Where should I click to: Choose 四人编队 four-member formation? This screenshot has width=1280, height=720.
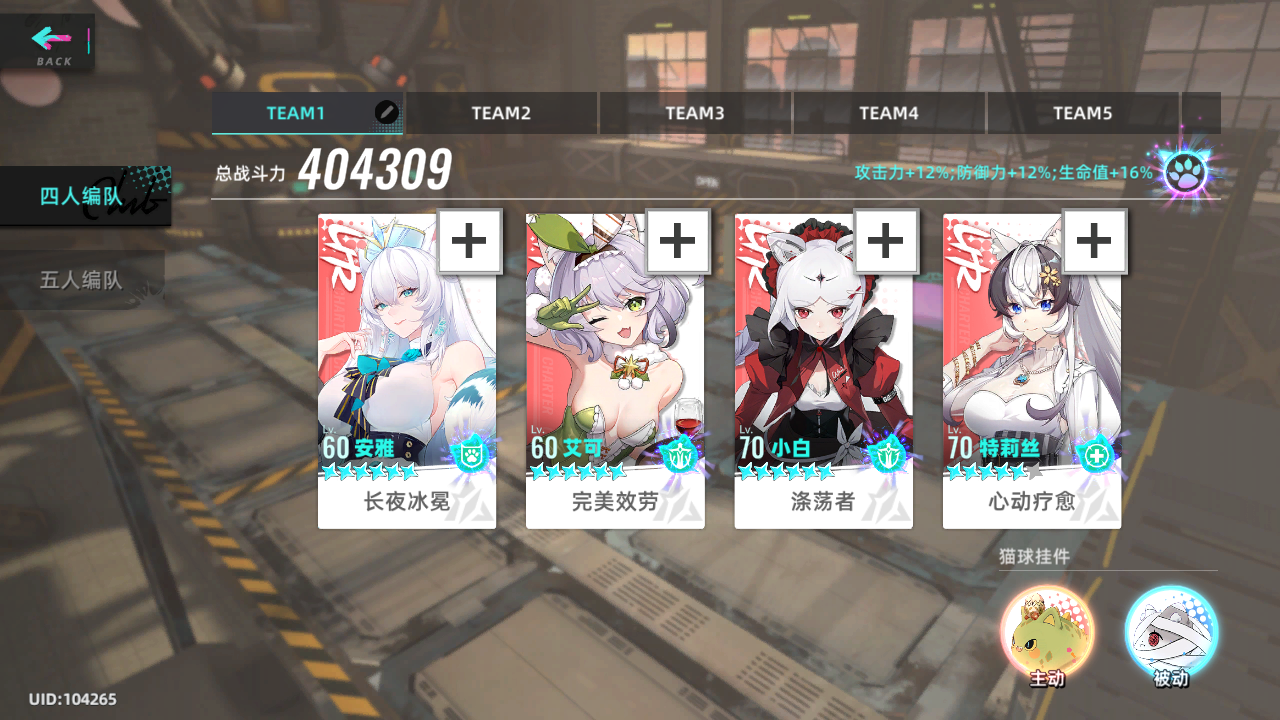pos(82,196)
